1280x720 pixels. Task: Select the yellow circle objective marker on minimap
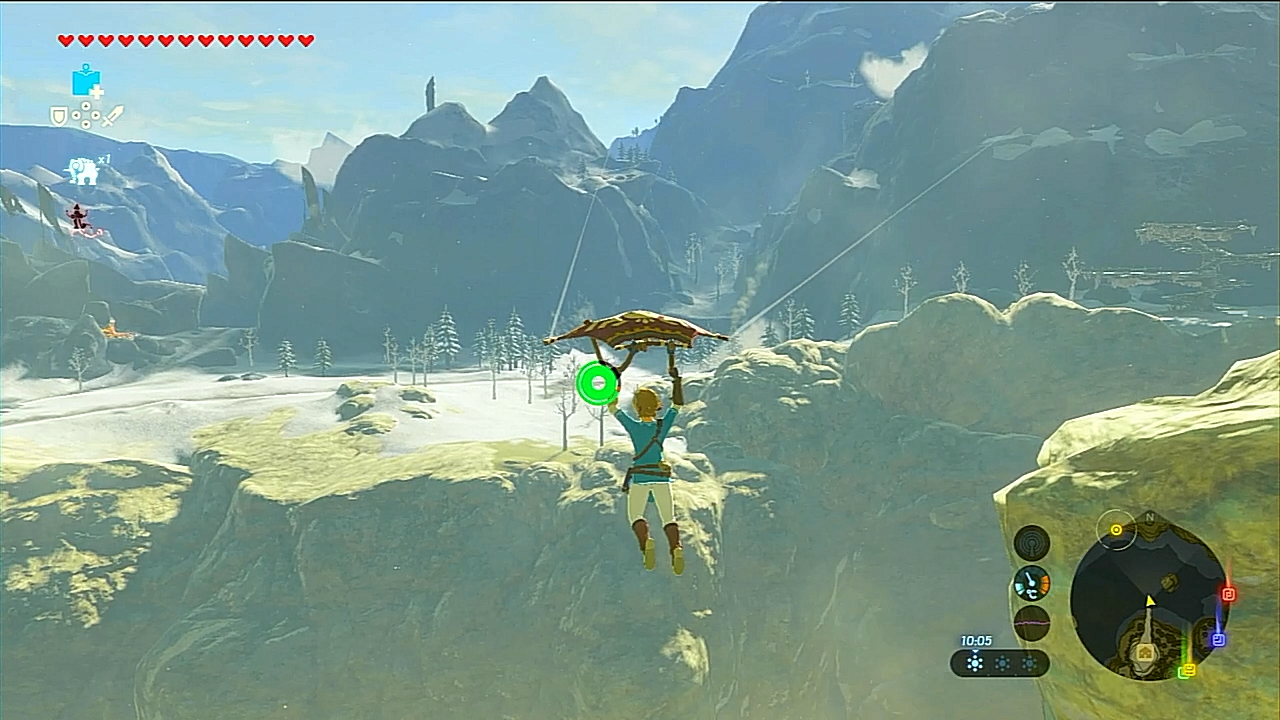(1116, 529)
